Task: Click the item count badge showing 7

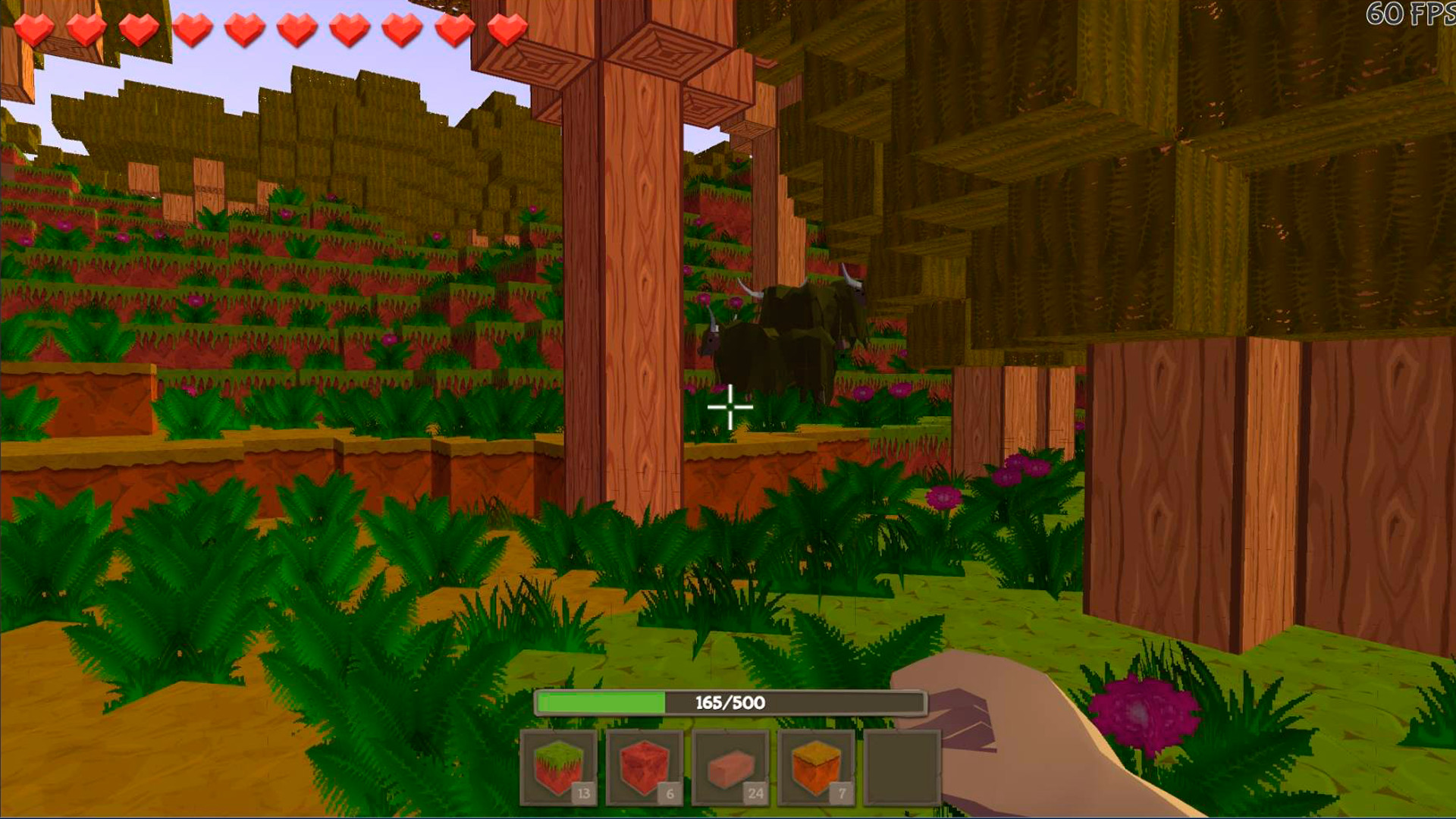Action: pos(840,793)
